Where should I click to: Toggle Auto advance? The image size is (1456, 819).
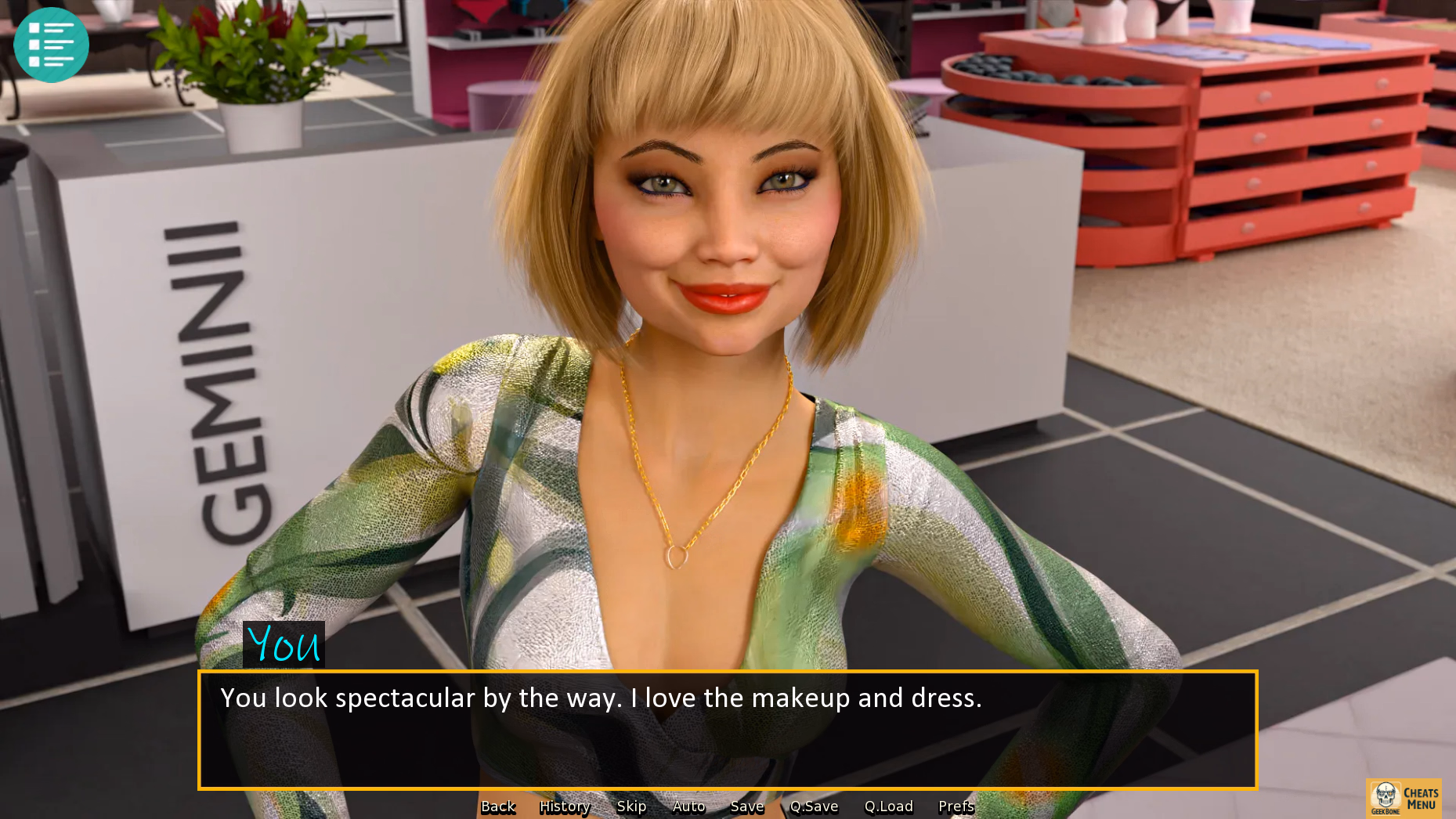(688, 806)
